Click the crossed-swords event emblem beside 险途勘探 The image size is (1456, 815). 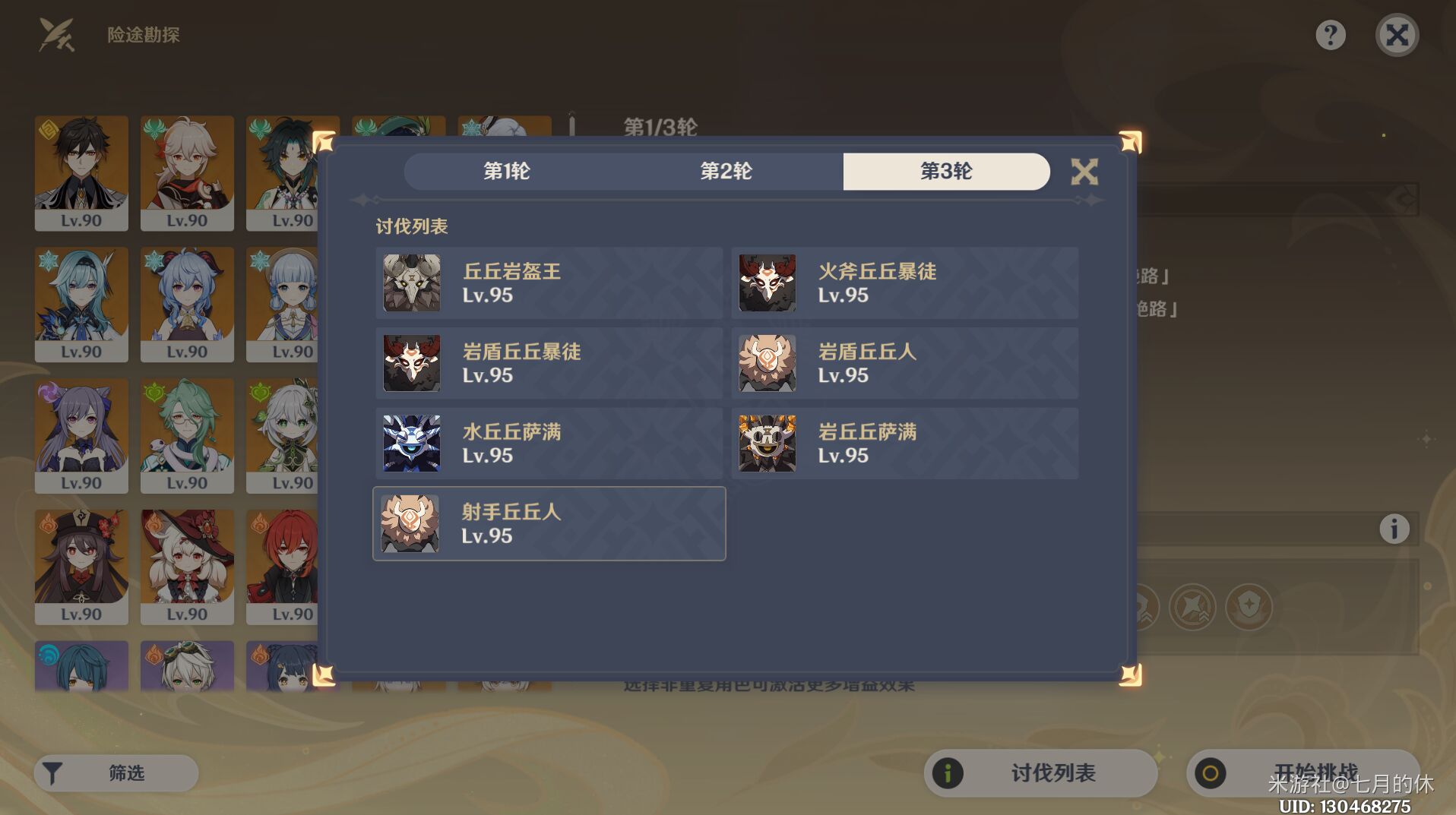coord(55,35)
